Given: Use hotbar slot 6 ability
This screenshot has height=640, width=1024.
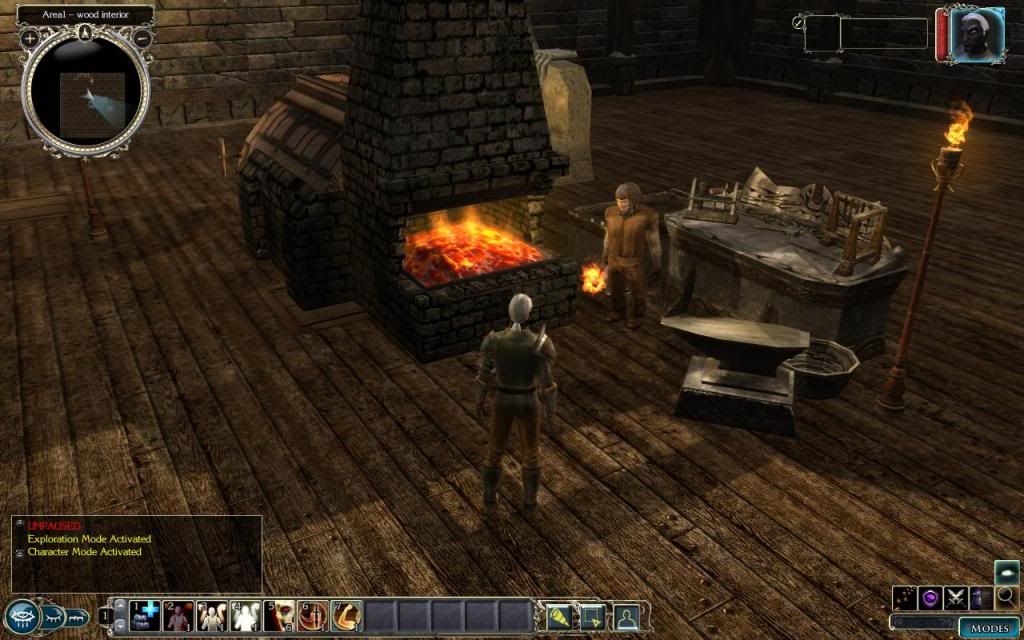Looking at the screenshot, I should [313, 616].
